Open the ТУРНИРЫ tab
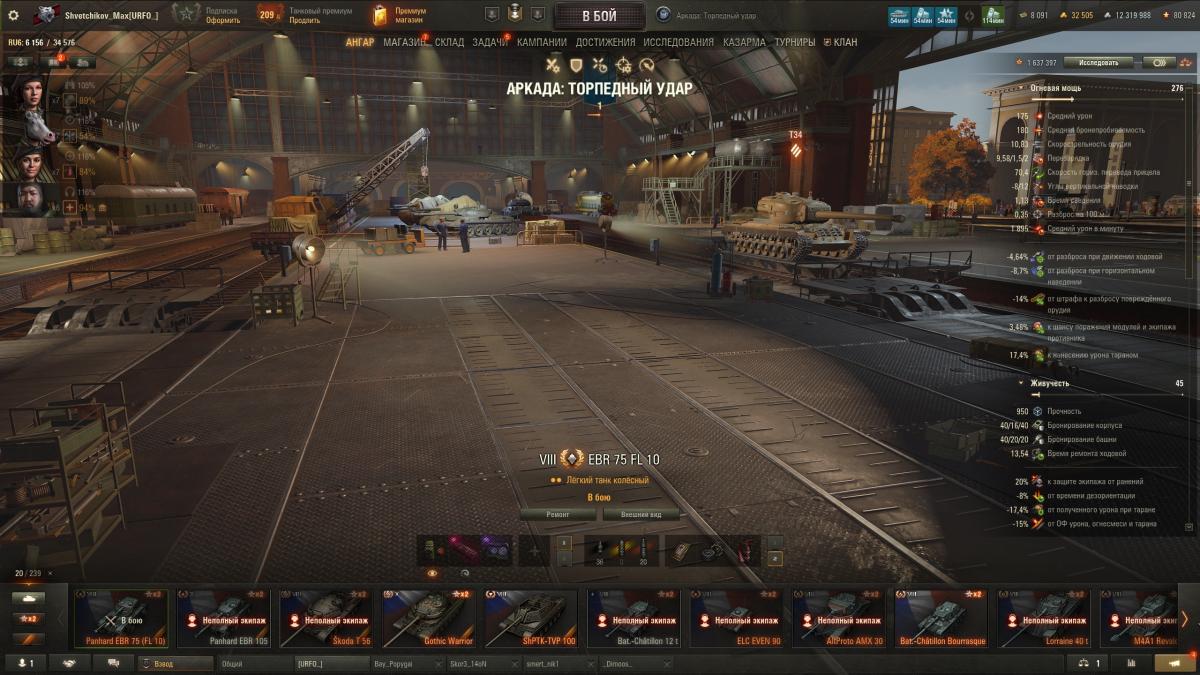 pos(794,42)
